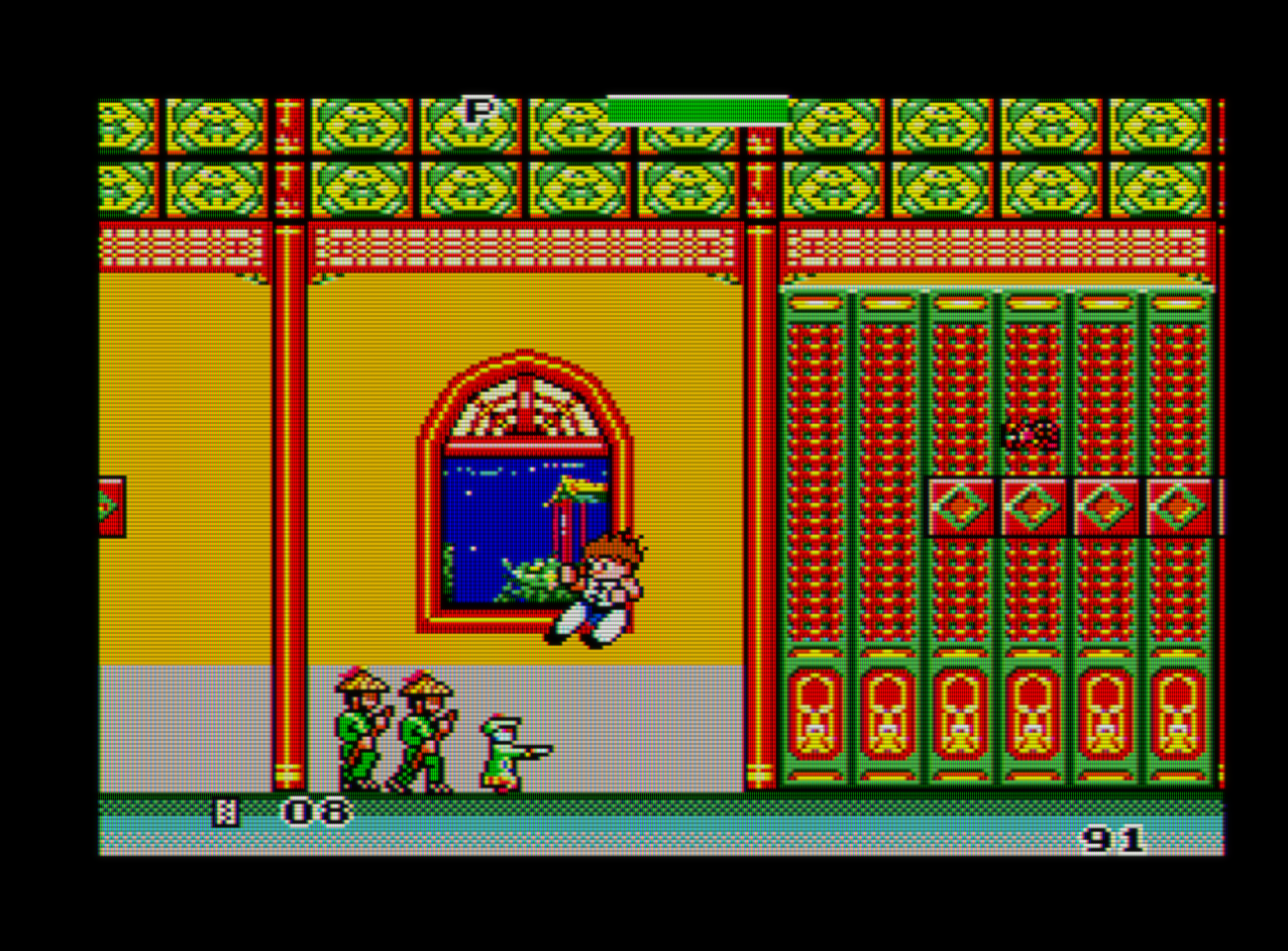Click the 08 item counter

(317, 810)
